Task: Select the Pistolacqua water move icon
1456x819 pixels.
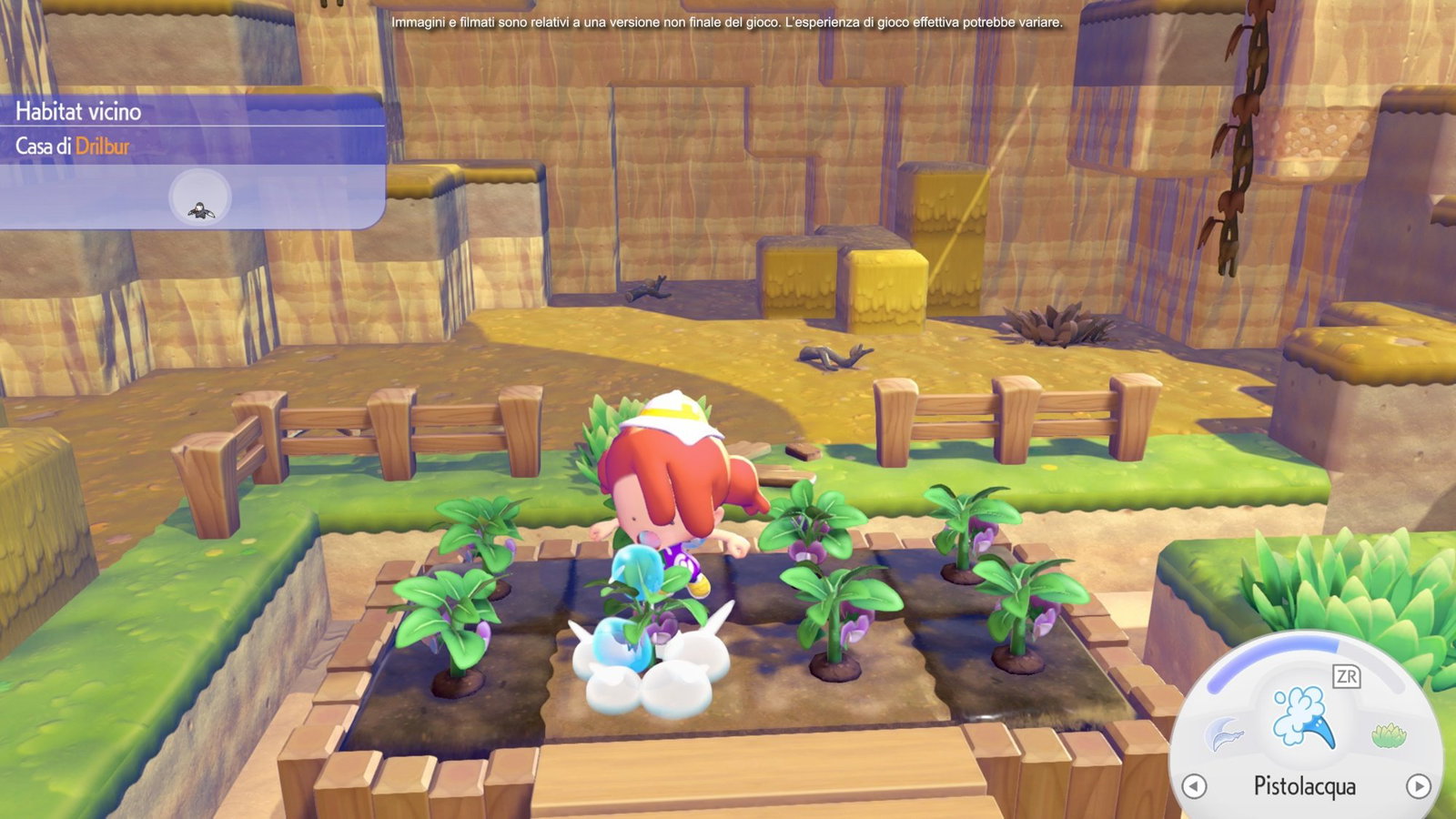Action: coord(1304,716)
